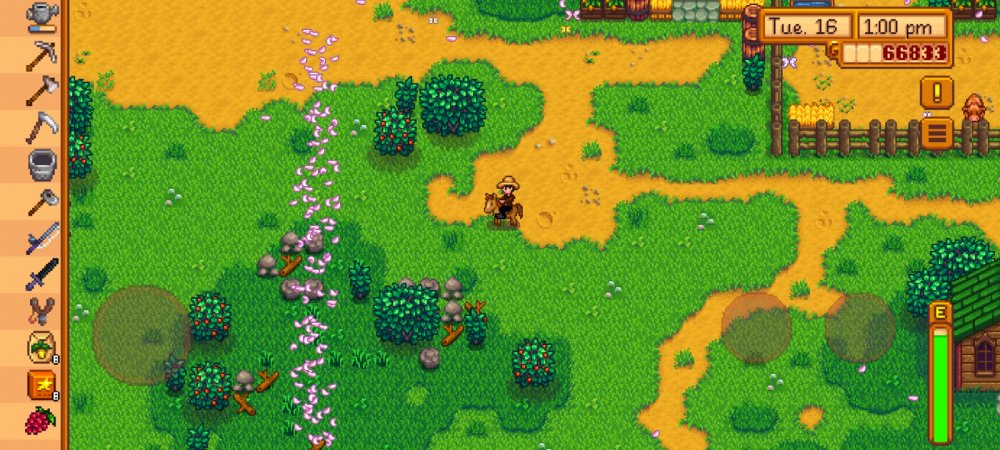Select the watering can in the toolbar

coord(42,14)
